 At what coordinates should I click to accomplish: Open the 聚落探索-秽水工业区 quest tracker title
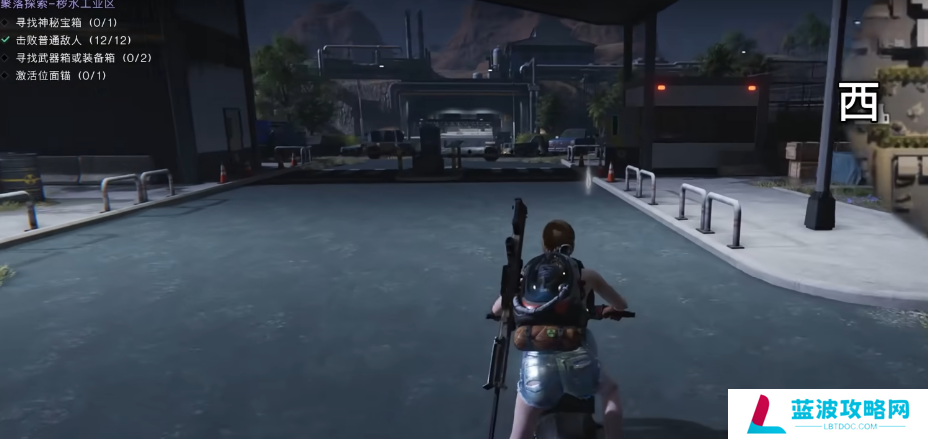tap(58, 4)
